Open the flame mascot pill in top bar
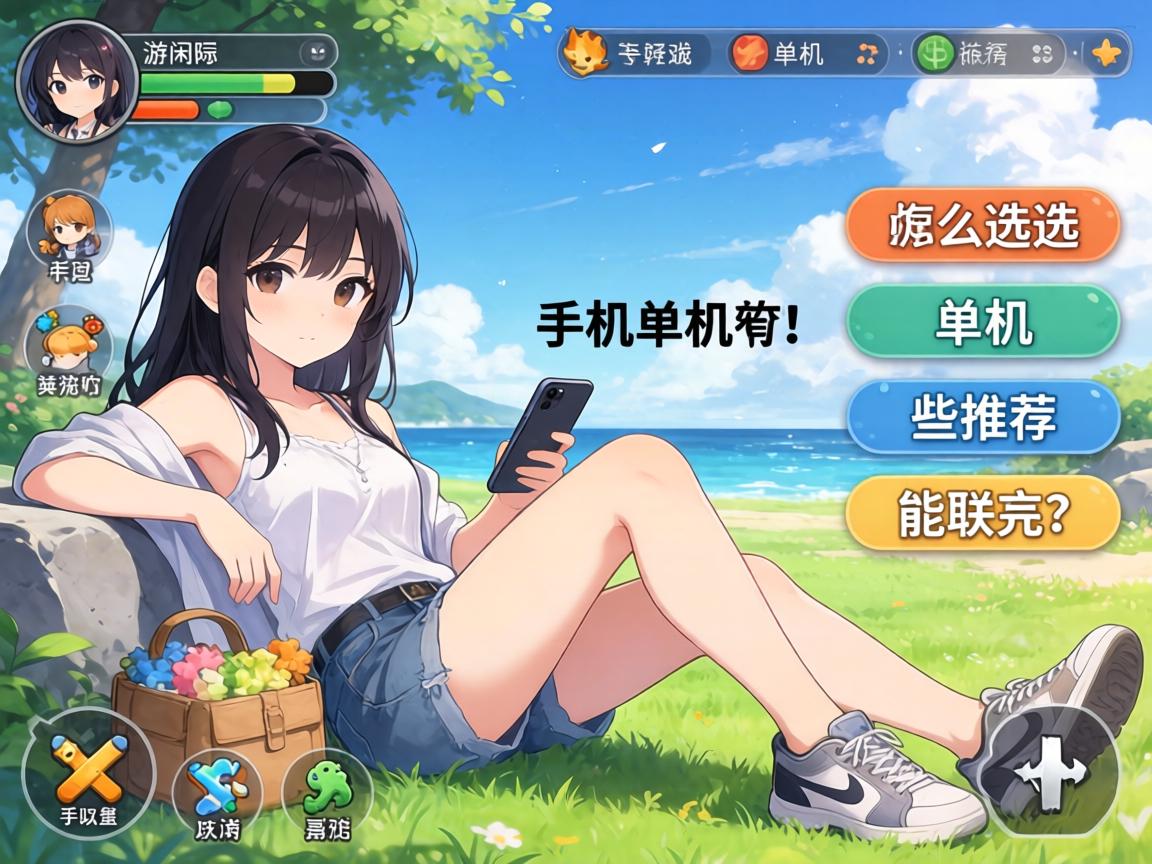 click(x=634, y=53)
